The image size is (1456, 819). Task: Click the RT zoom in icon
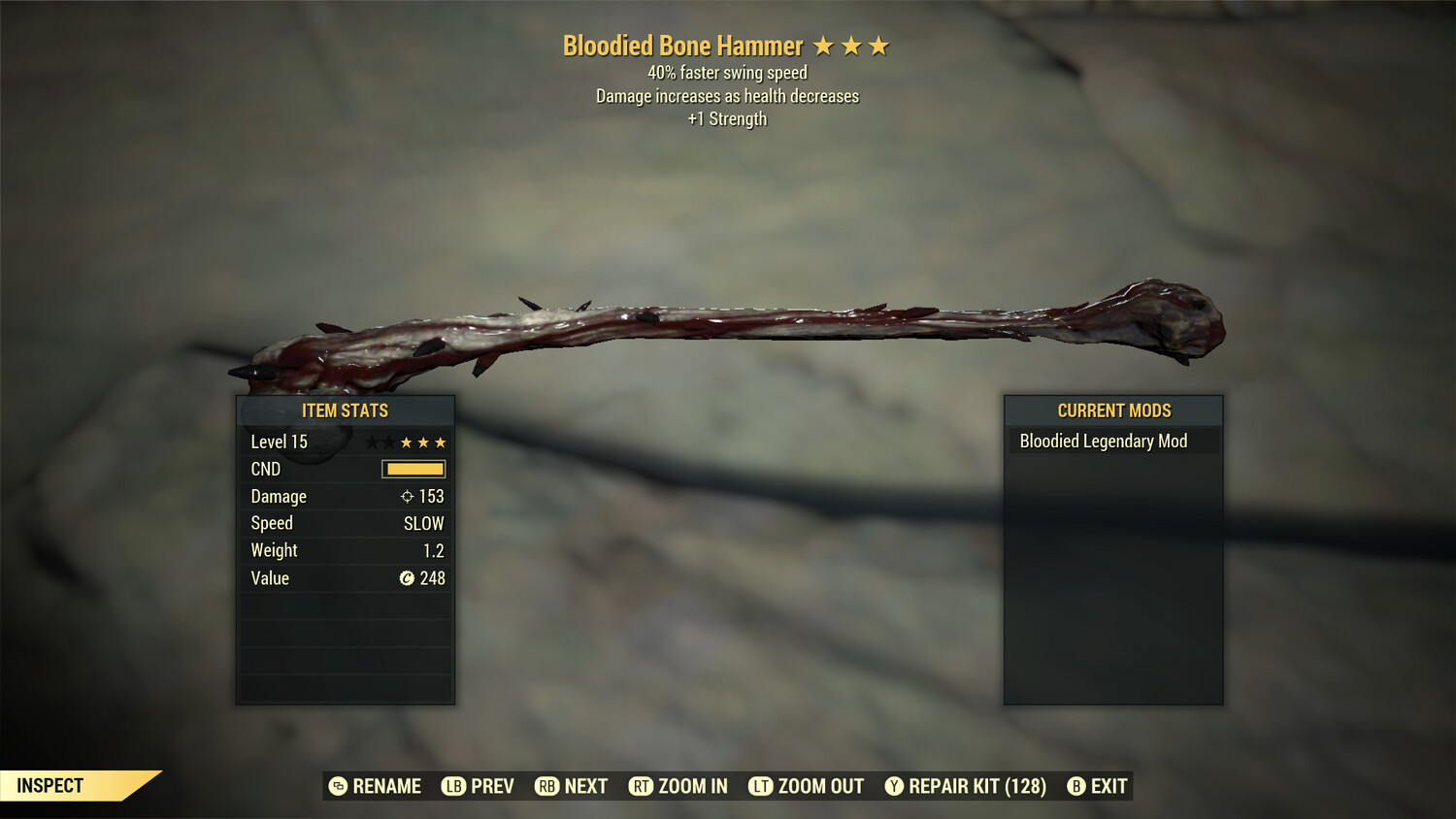pyautogui.click(x=643, y=786)
